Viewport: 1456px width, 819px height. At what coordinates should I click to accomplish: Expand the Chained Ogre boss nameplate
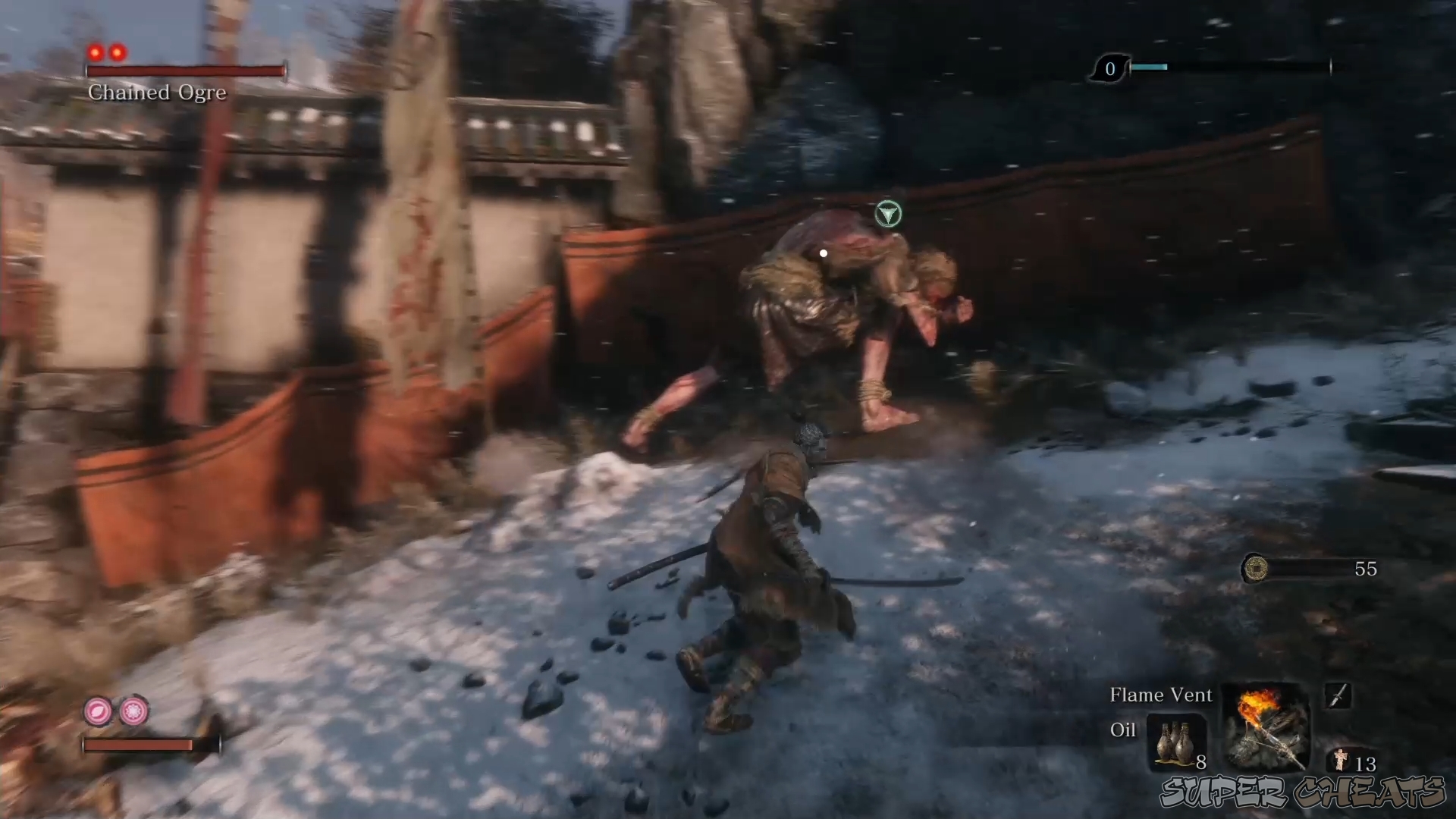point(157,92)
